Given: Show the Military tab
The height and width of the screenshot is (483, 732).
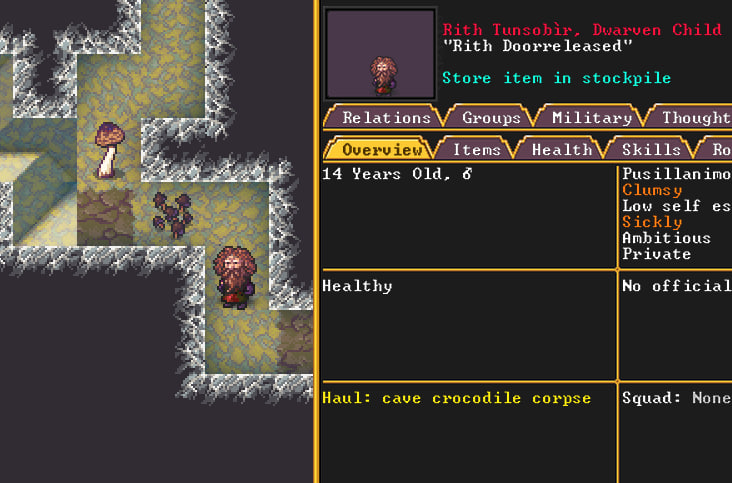Looking at the screenshot, I should pos(591,117).
